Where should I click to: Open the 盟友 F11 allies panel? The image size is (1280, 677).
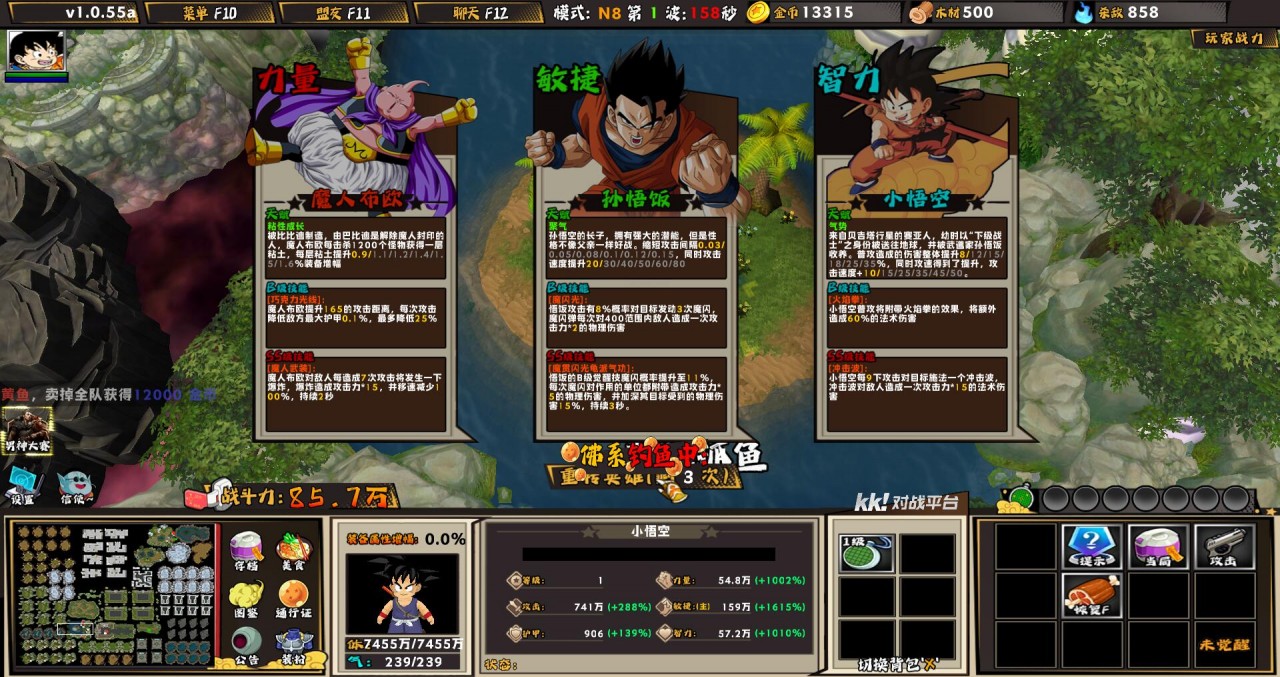(x=343, y=13)
